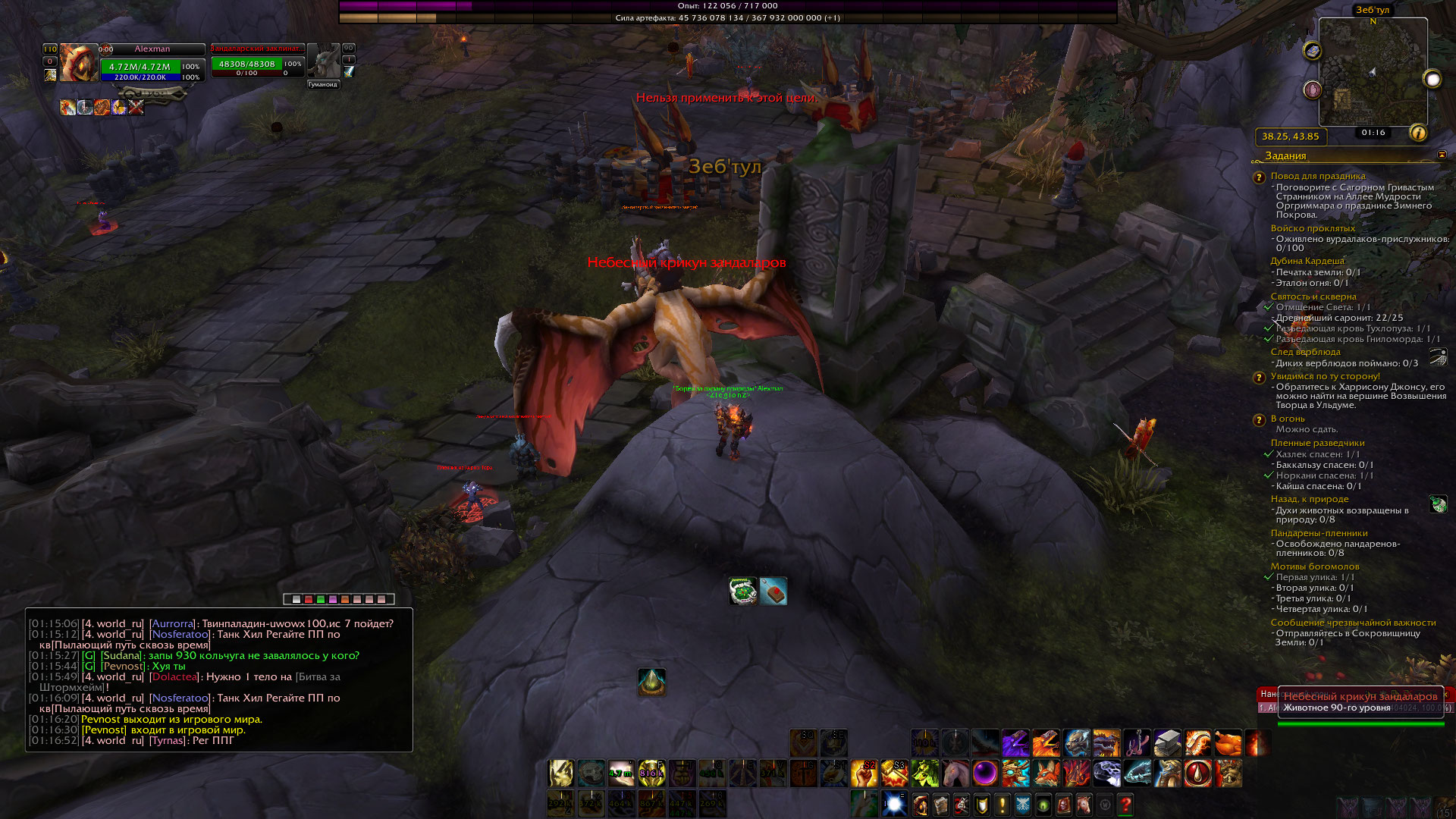This screenshot has width=1456, height=819.
Task: Use the purple orb action icon
Action: coord(985,773)
